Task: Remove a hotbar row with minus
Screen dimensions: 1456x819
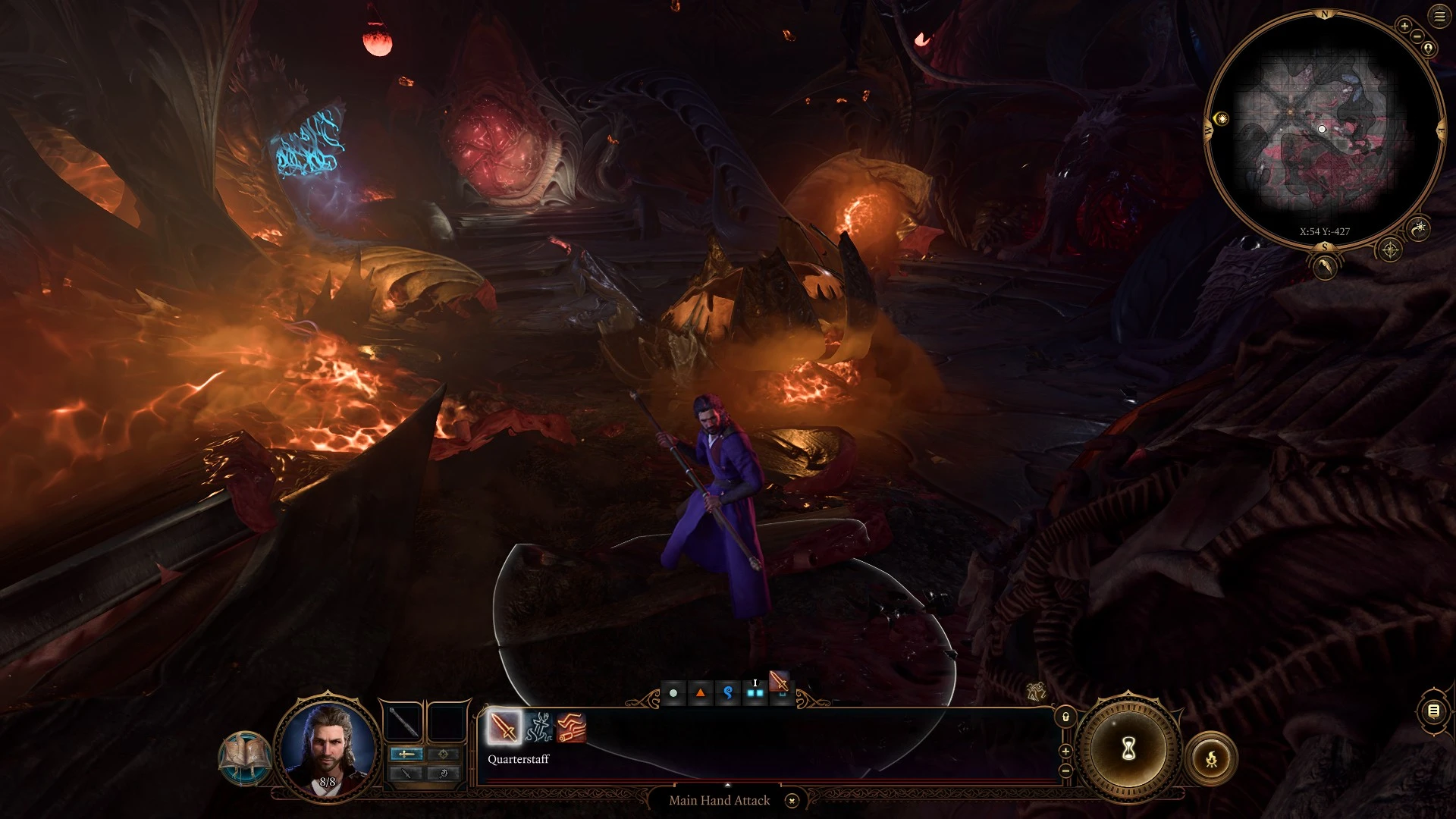Action: (1065, 770)
